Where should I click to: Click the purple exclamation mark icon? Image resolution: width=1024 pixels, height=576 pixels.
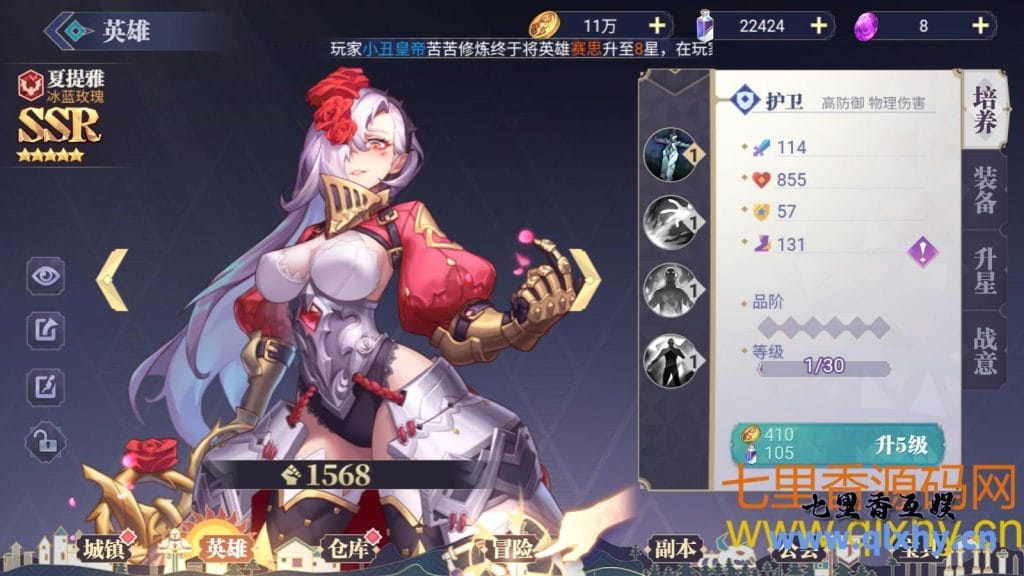(x=922, y=251)
